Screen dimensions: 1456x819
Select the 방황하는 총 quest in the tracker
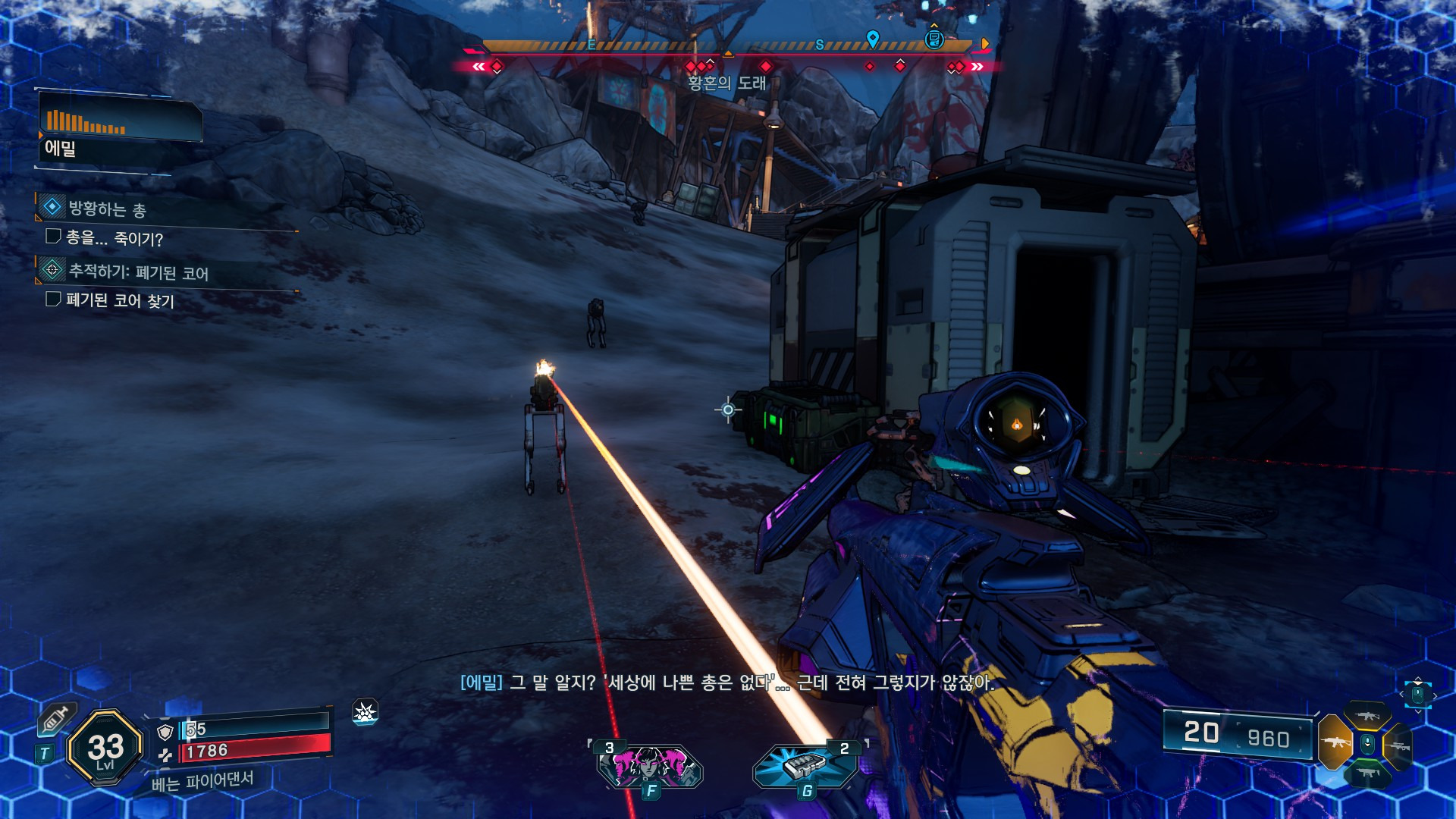point(107,209)
